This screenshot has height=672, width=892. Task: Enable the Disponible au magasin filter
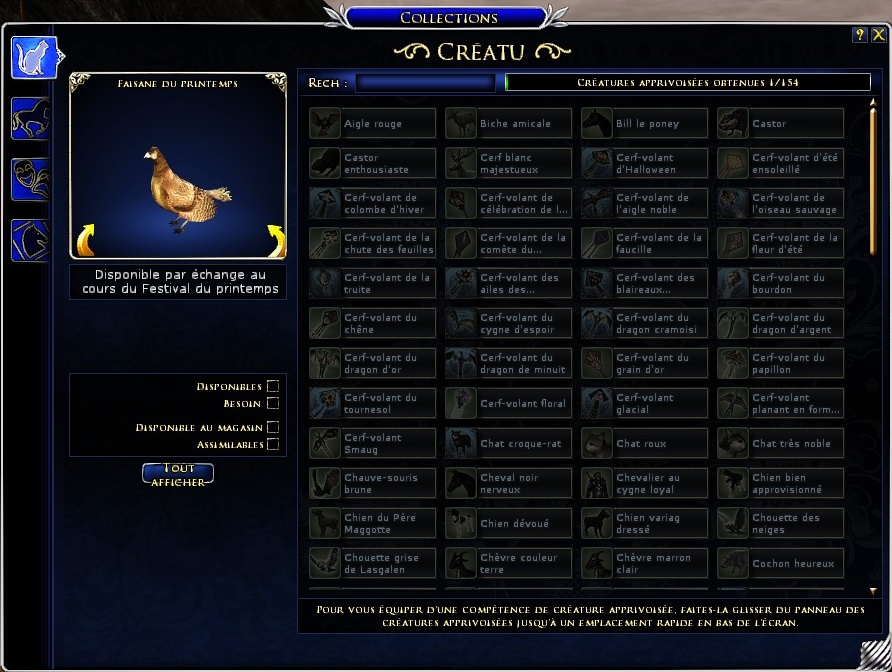[x=273, y=427]
